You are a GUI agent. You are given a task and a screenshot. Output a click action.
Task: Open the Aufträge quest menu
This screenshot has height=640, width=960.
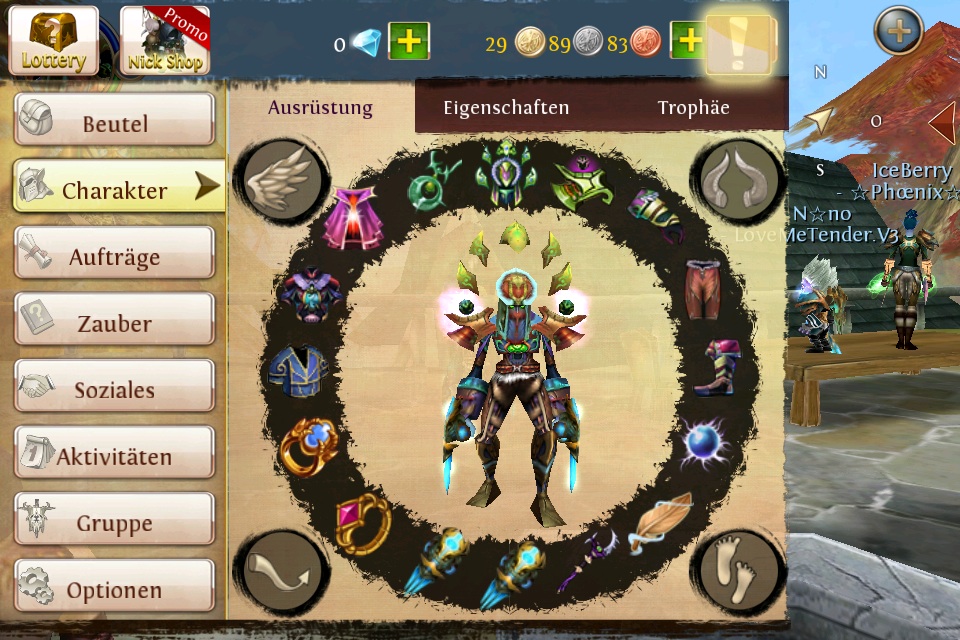coord(114,256)
